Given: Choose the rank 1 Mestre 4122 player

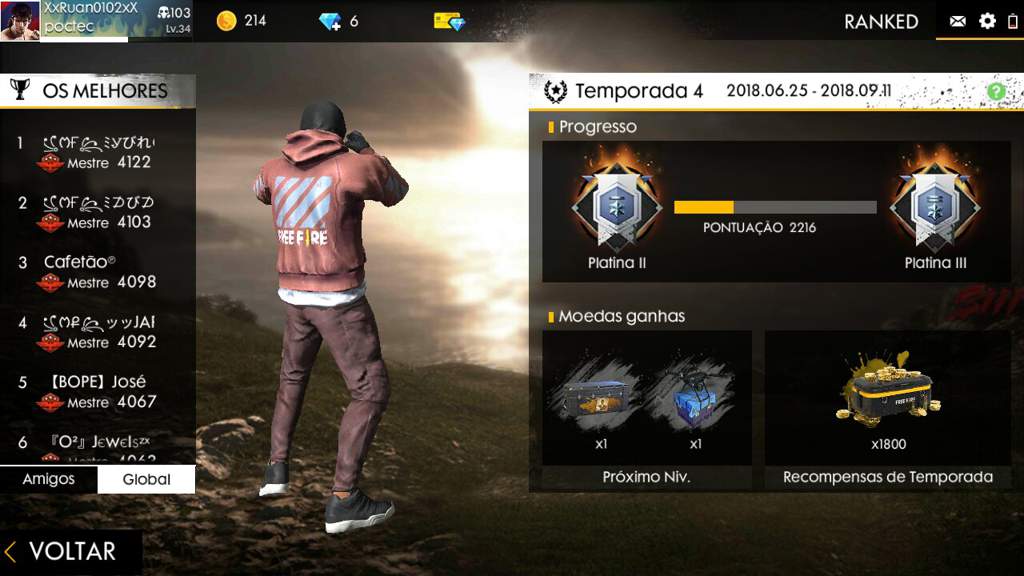Looking at the screenshot, I should click(x=98, y=152).
